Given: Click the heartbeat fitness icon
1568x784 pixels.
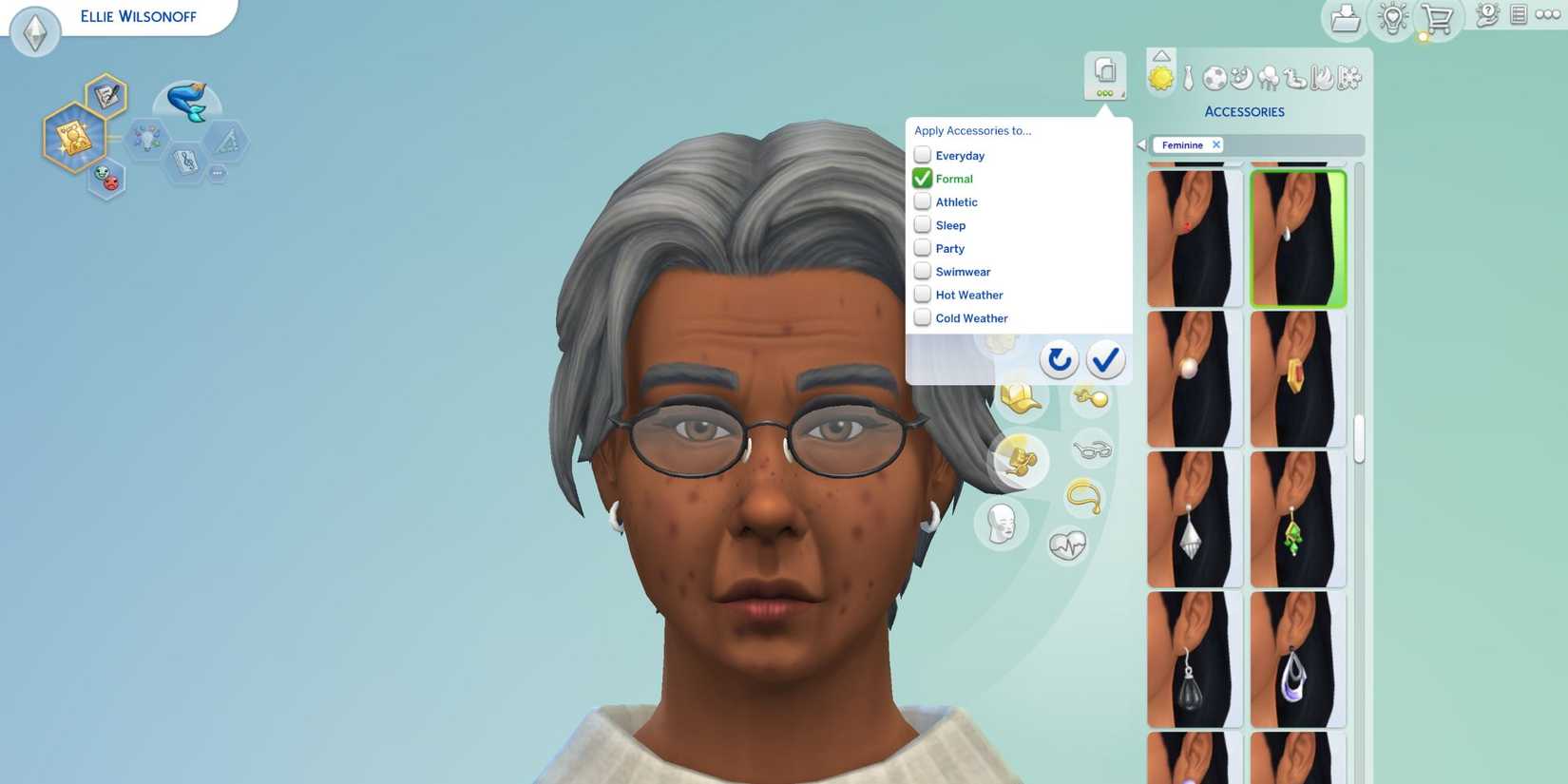Looking at the screenshot, I should point(1069,542).
